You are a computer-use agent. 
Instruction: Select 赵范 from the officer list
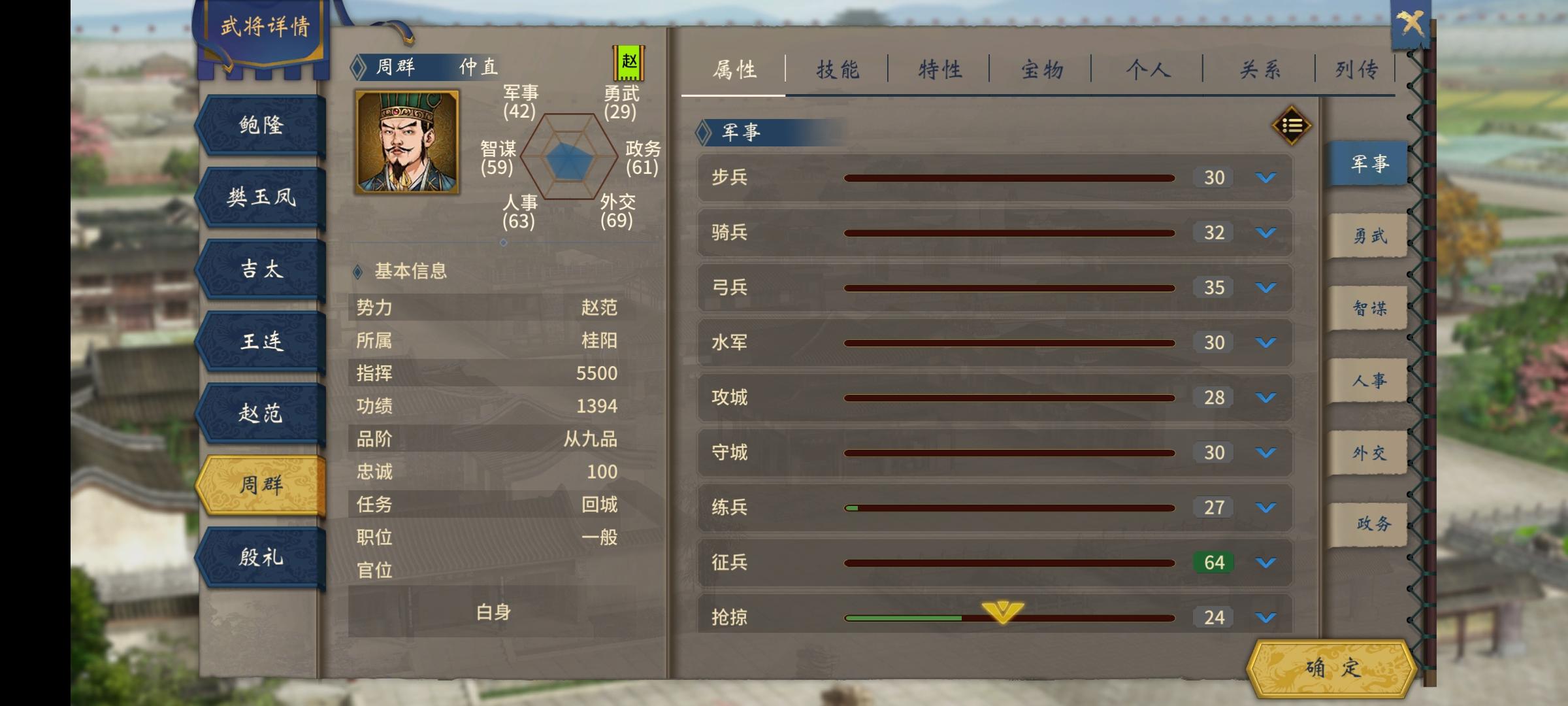[x=261, y=414]
